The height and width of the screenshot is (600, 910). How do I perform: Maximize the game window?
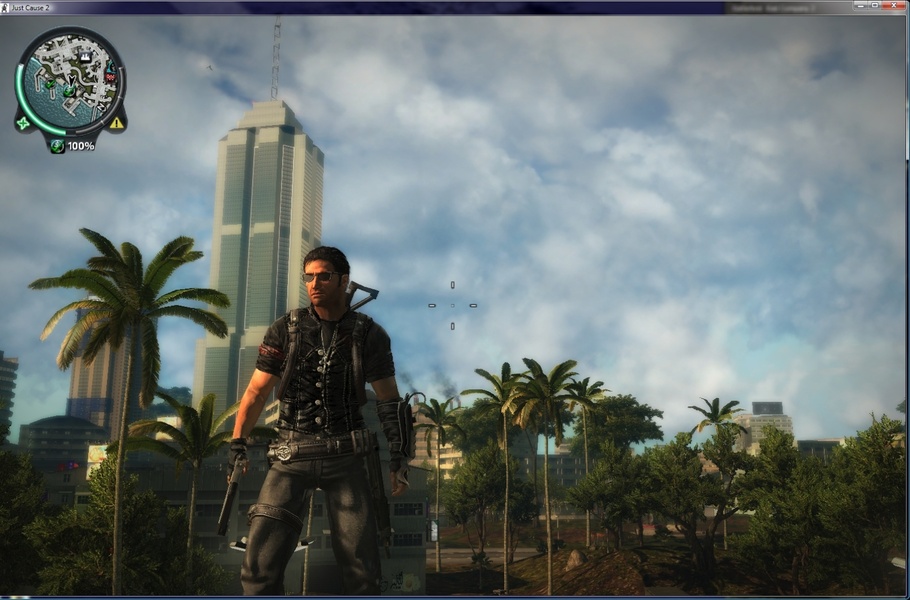point(873,7)
